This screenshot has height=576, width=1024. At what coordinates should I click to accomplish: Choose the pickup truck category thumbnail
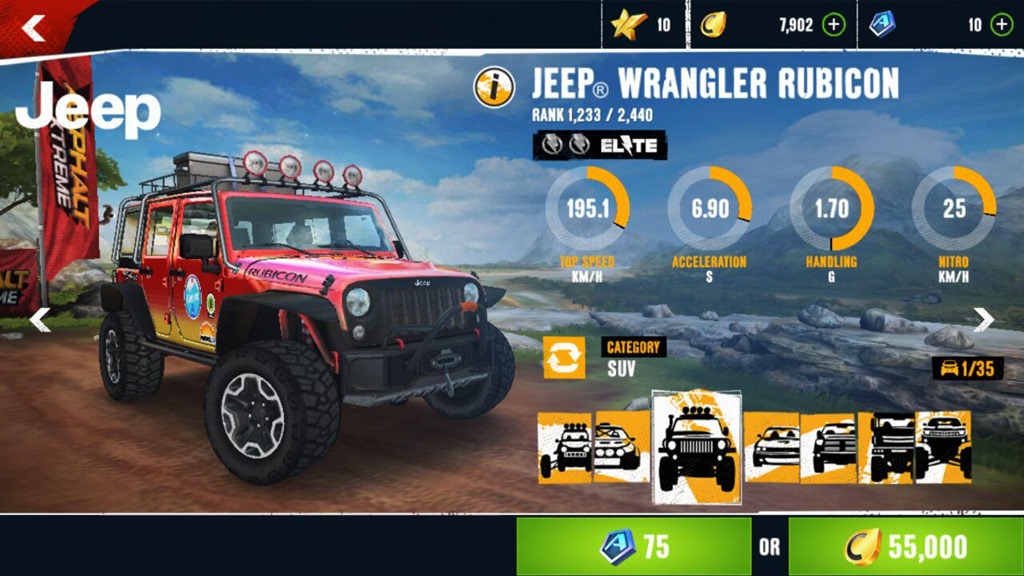point(828,447)
